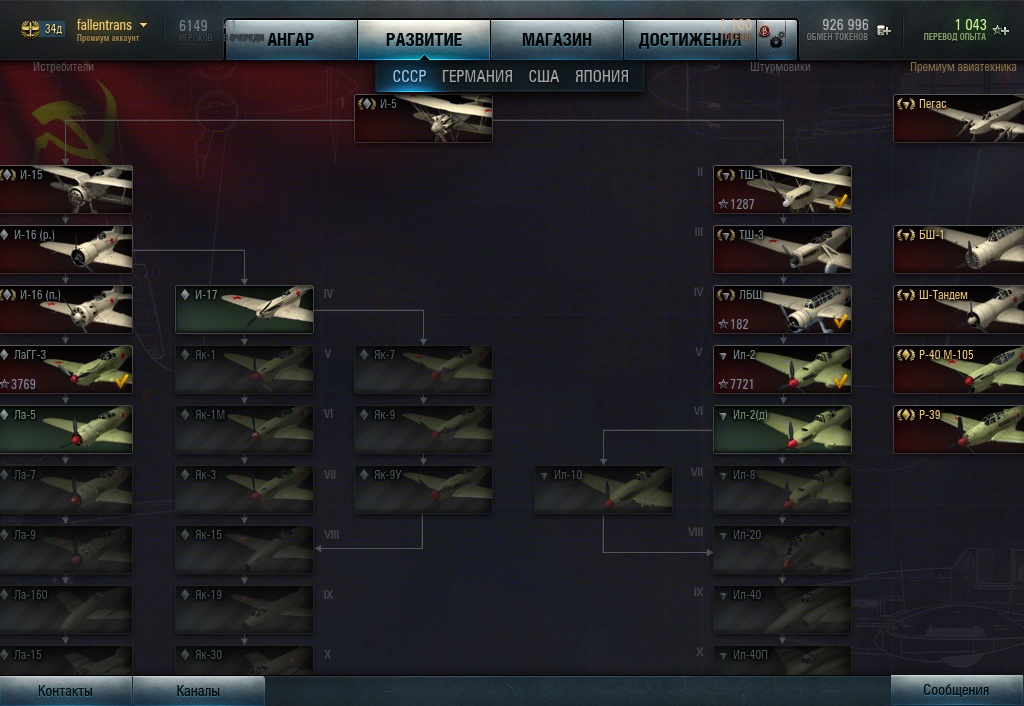Screen dimensions: 1024x706
Task: Open the Каналы chat channels
Action: click(198, 690)
